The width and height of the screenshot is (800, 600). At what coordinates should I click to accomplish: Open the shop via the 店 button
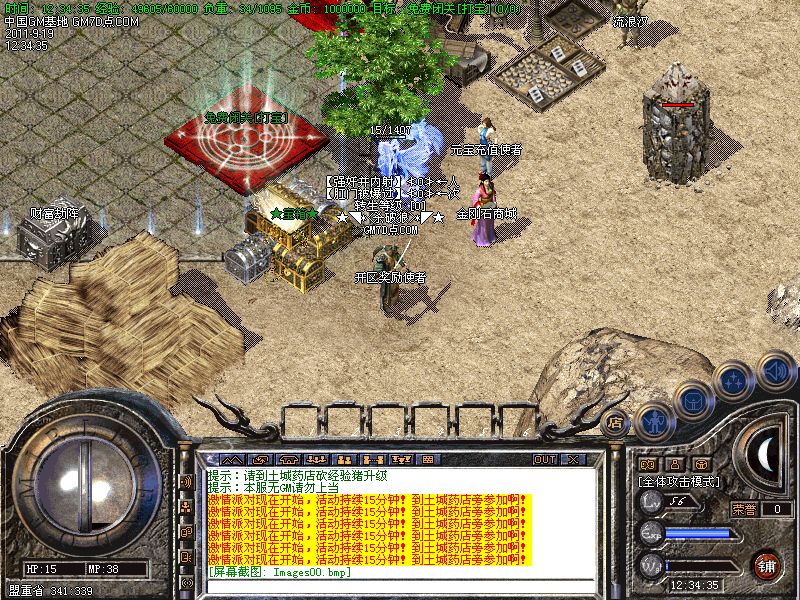pyautogui.click(x=616, y=422)
